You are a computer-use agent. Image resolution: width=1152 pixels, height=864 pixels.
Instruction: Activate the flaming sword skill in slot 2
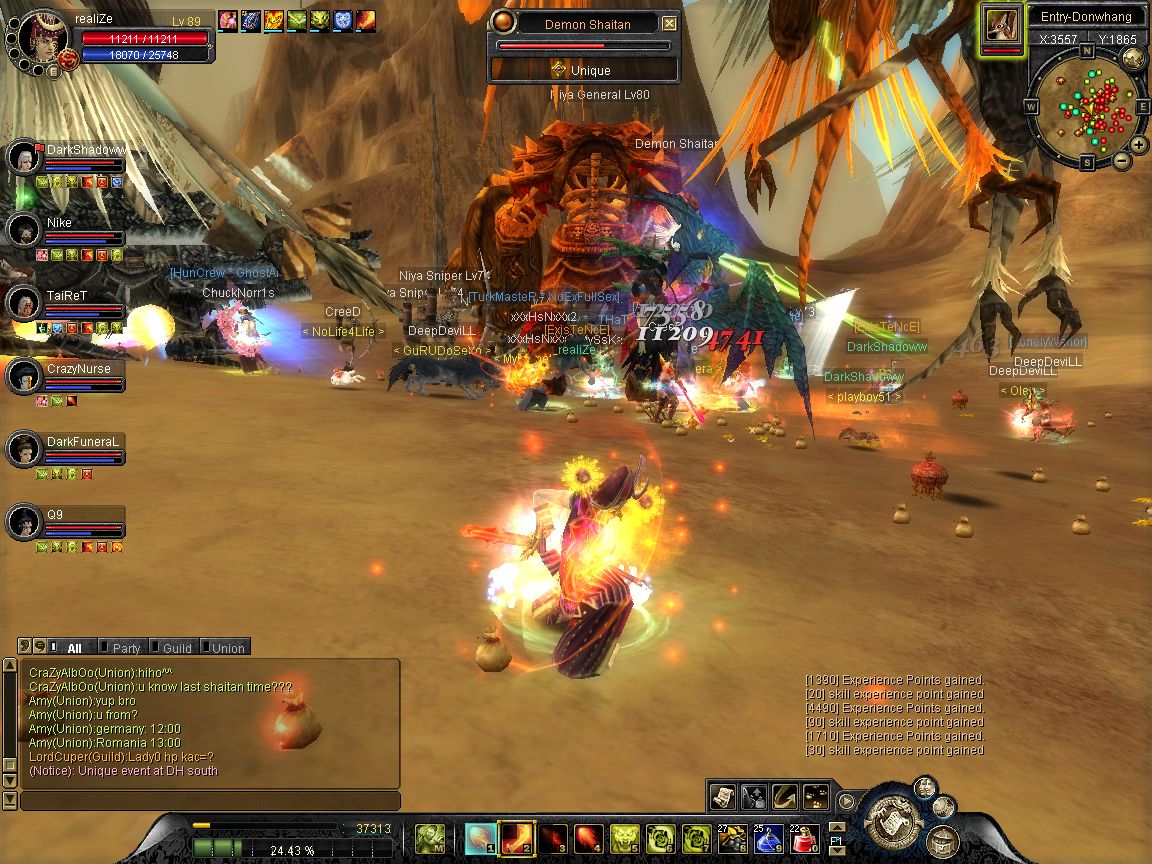click(518, 838)
